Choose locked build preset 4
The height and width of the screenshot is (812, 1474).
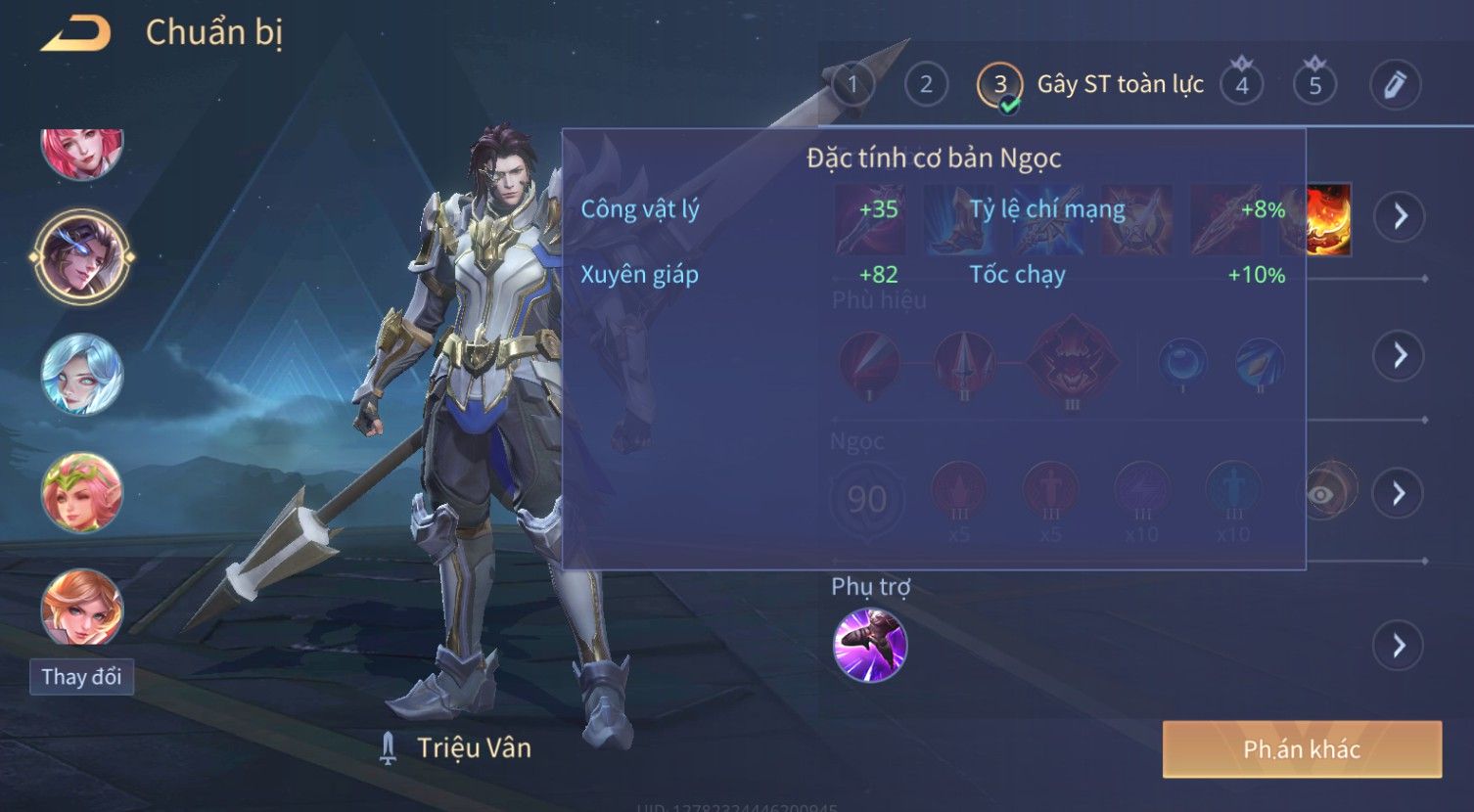pyautogui.click(x=1241, y=85)
